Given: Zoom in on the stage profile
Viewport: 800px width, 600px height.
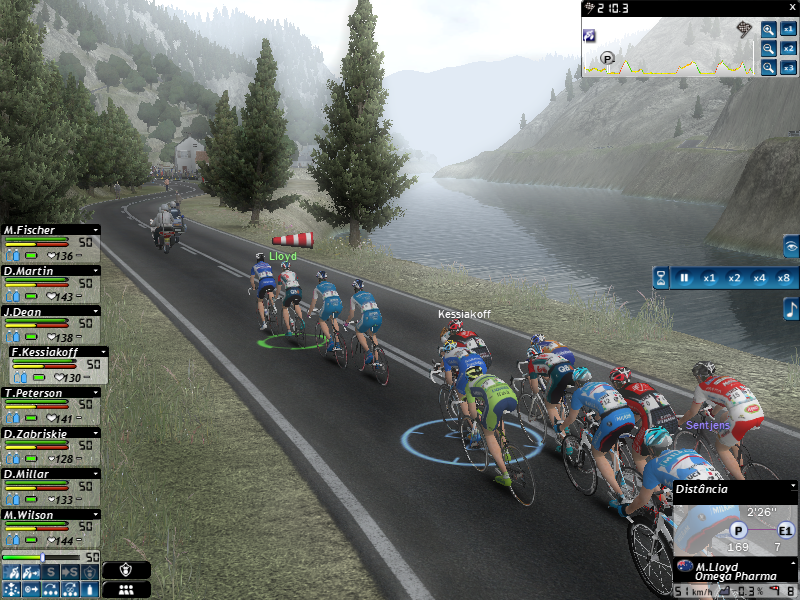Looking at the screenshot, I should click(768, 30).
